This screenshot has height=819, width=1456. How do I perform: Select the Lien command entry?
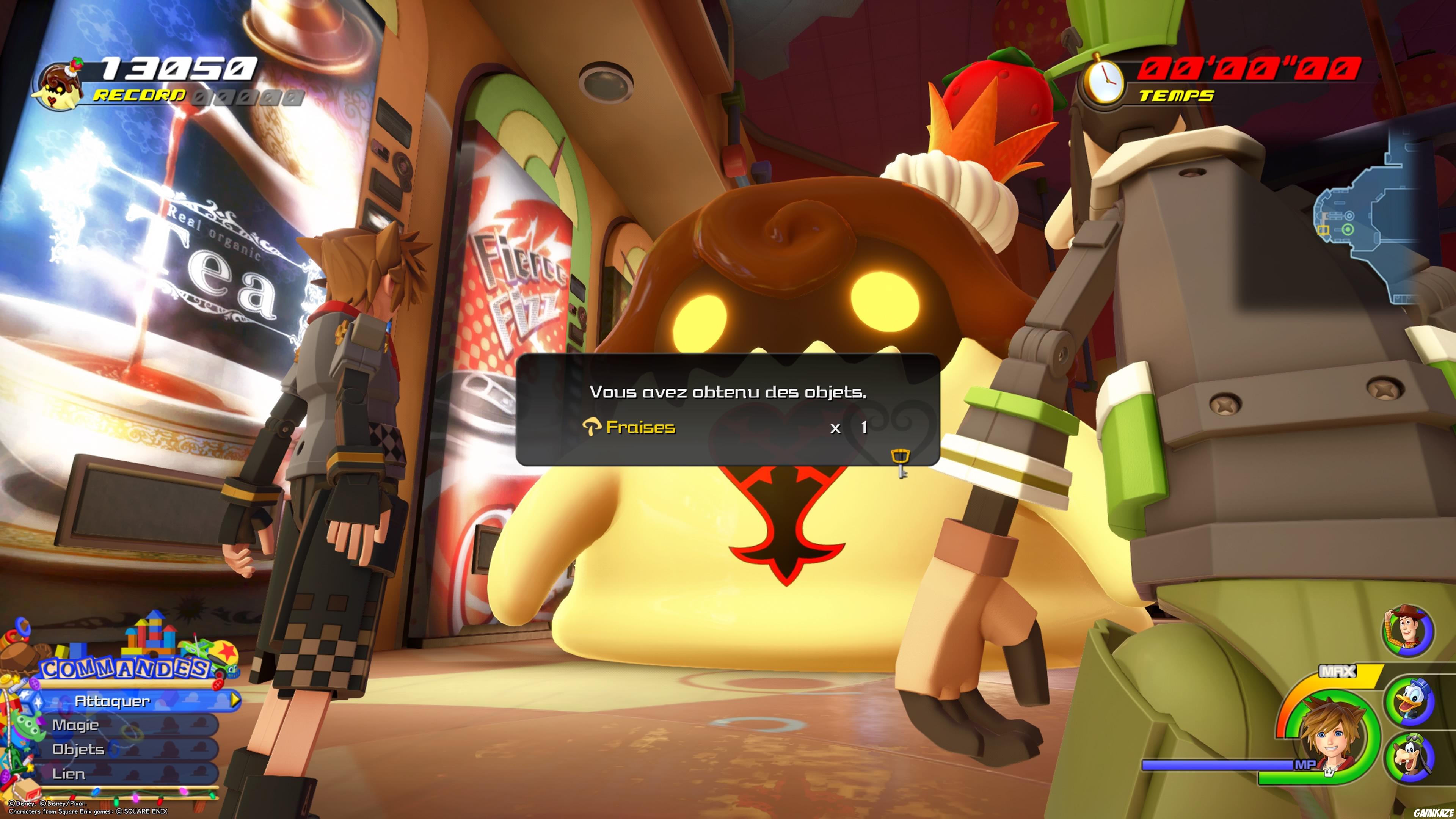pyautogui.click(x=69, y=774)
